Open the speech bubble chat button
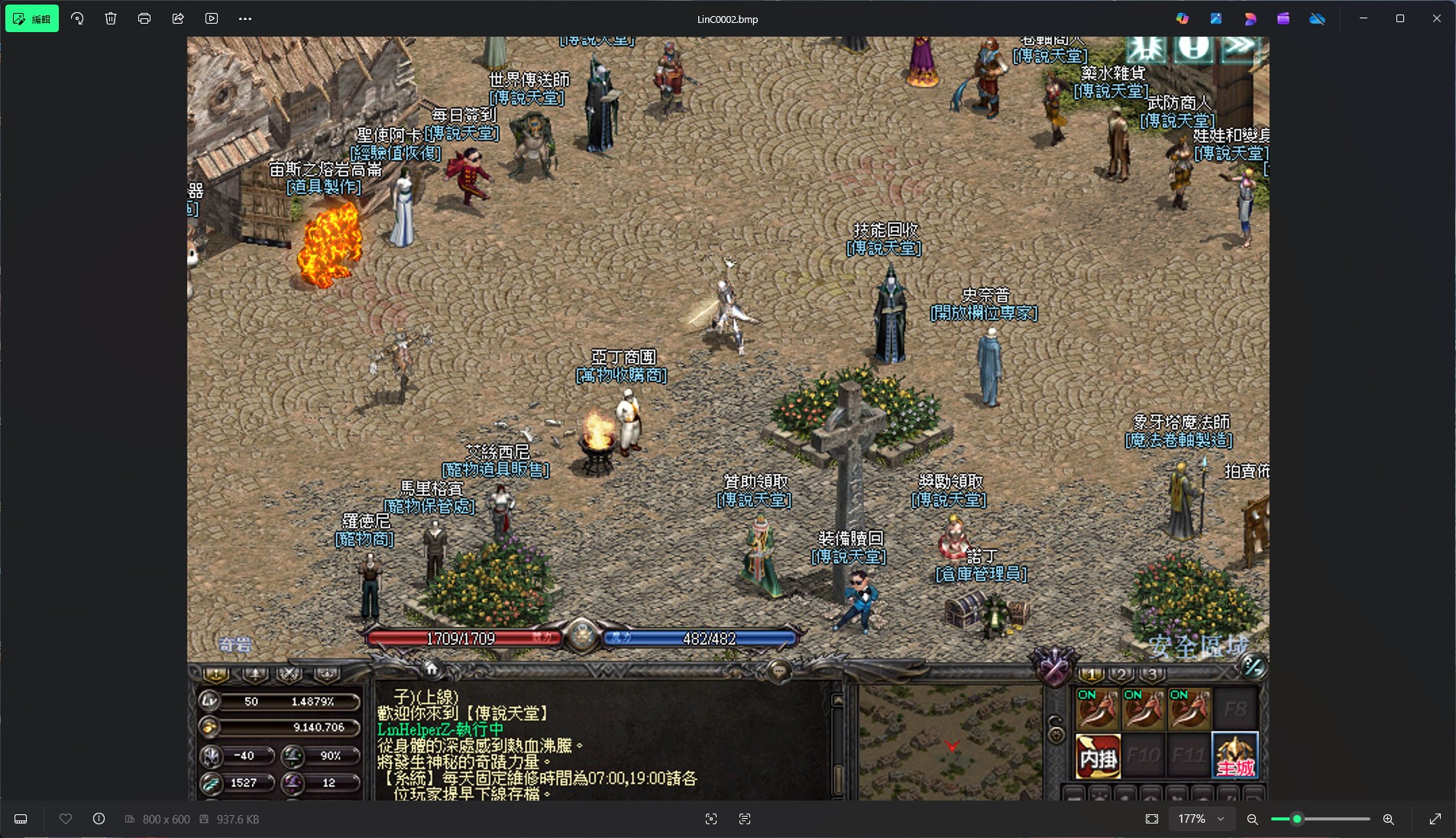The image size is (1456, 838). [778, 671]
